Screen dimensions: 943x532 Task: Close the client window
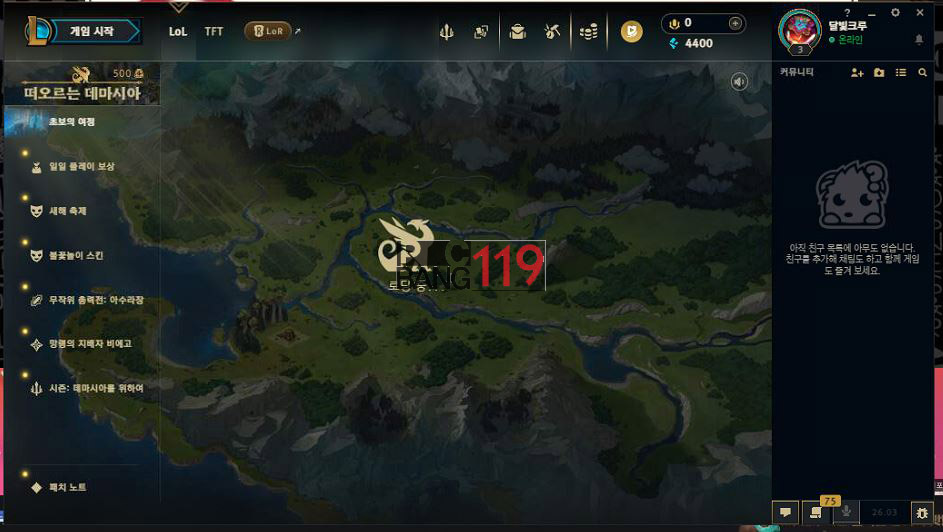coord(922,12)
